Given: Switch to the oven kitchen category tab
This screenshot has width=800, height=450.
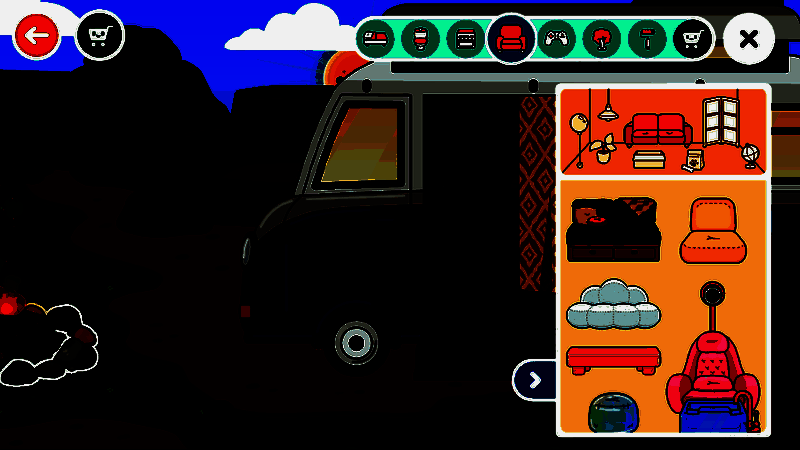Looking at the screenshot, I should pyautogui.click(x=465, y=40).
